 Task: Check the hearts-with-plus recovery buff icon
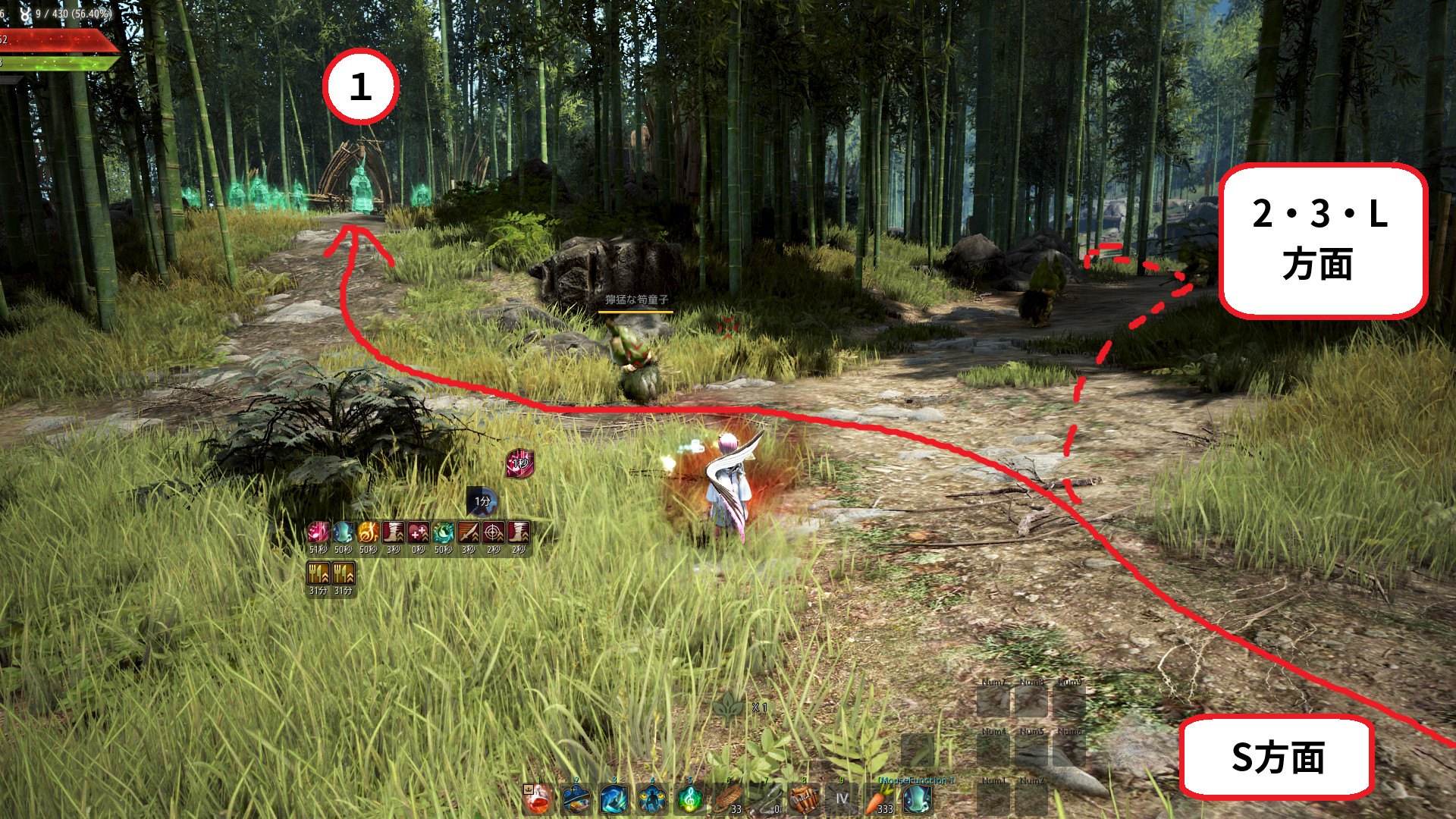pyautogui.click(x=418, y=532)
